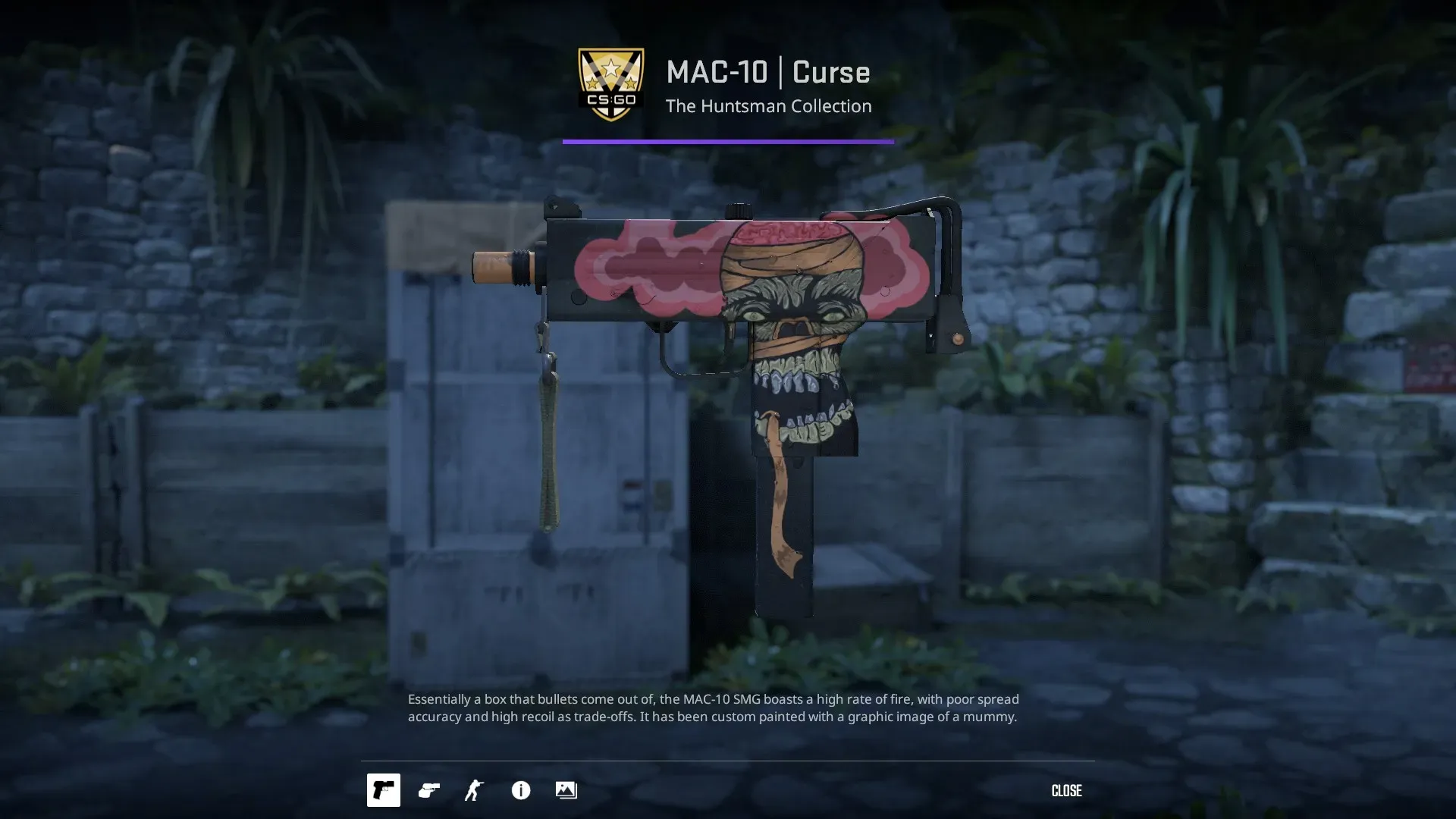Switch to the held-weapon hand view icon
Viewport: 1456px width, 819px height.
point(429,790)
